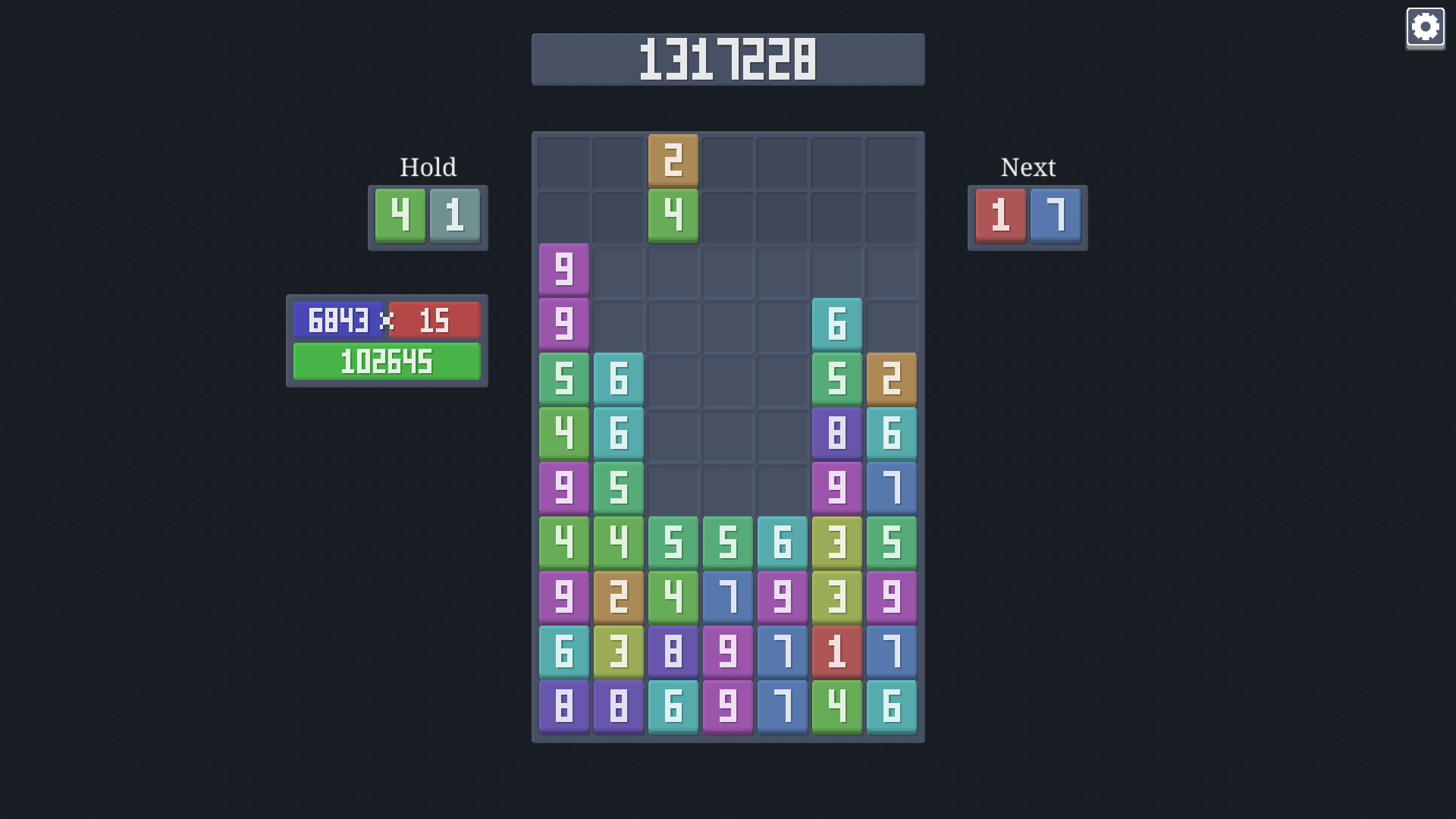Open the settings gear menu
The image size is (1456, 819).
coord(1426,27)
